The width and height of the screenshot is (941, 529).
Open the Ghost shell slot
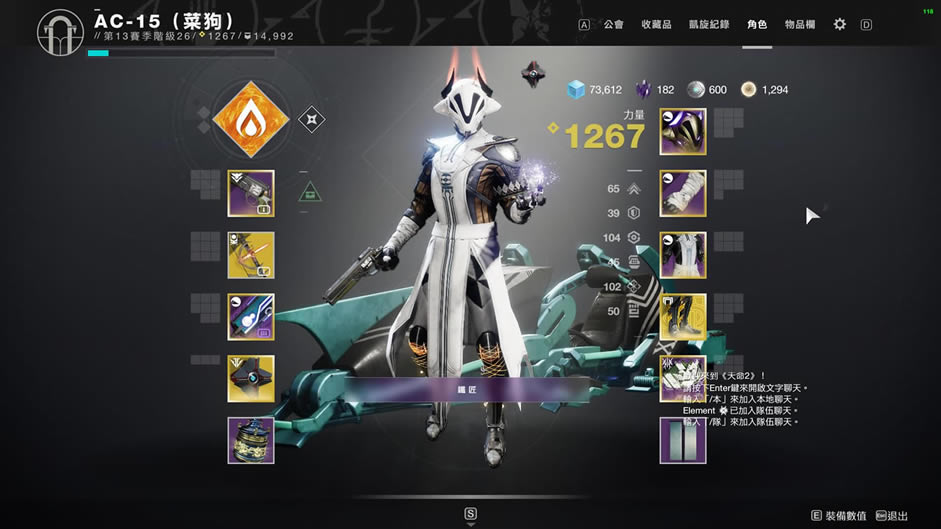[251, 379]
